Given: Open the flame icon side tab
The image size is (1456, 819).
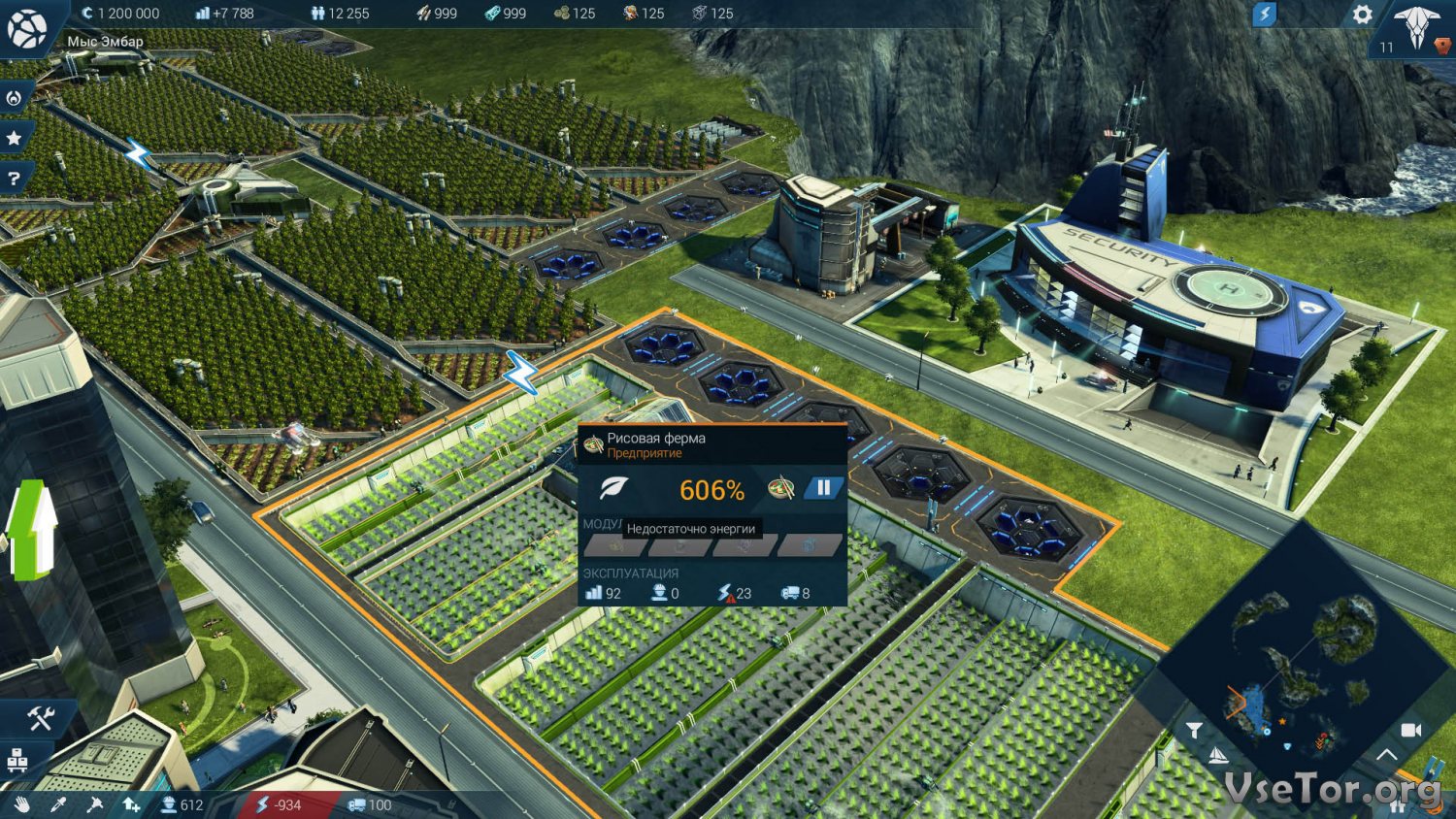Looking at the screenshot, I should click(15, 98).
